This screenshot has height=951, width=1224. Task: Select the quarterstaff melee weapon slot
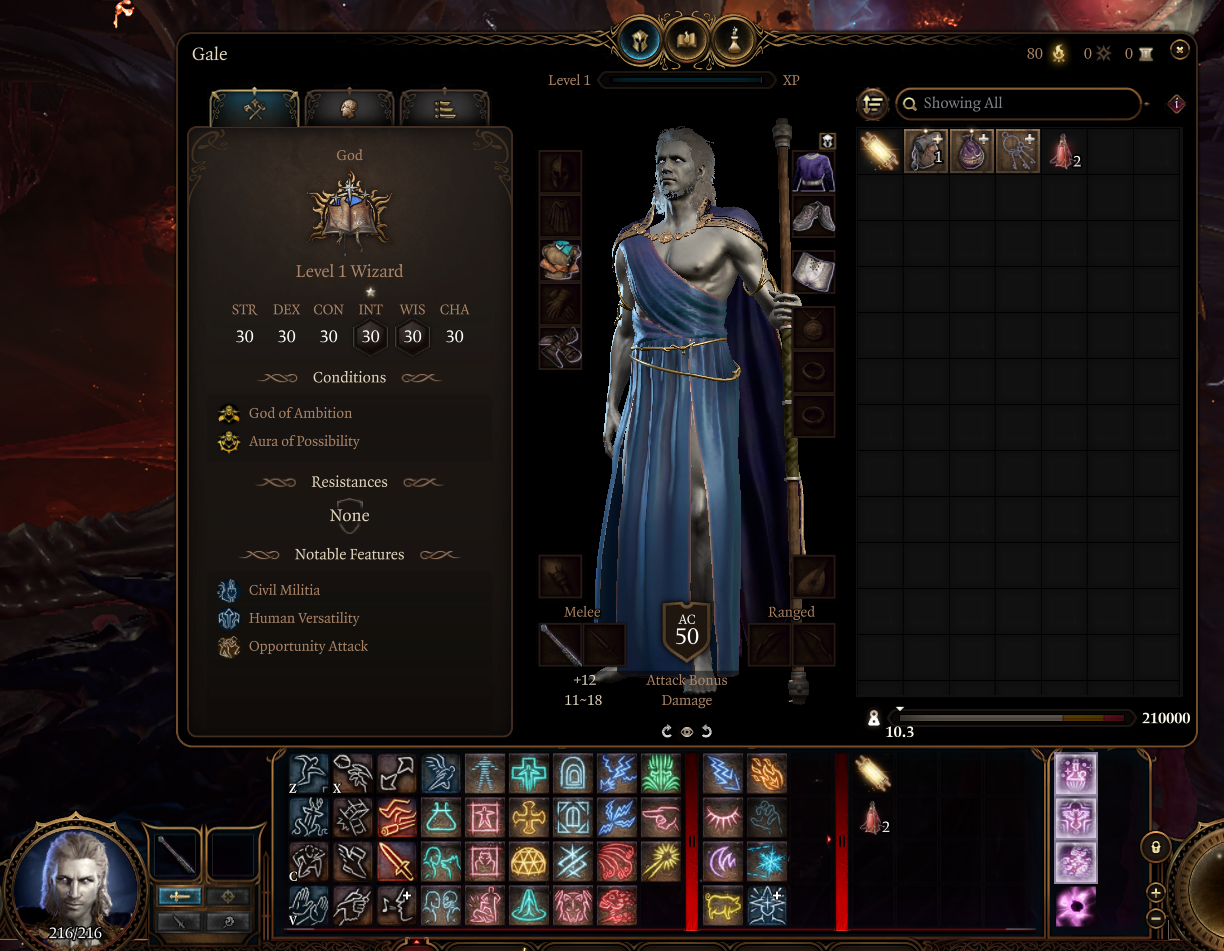[x=560, y=645]
